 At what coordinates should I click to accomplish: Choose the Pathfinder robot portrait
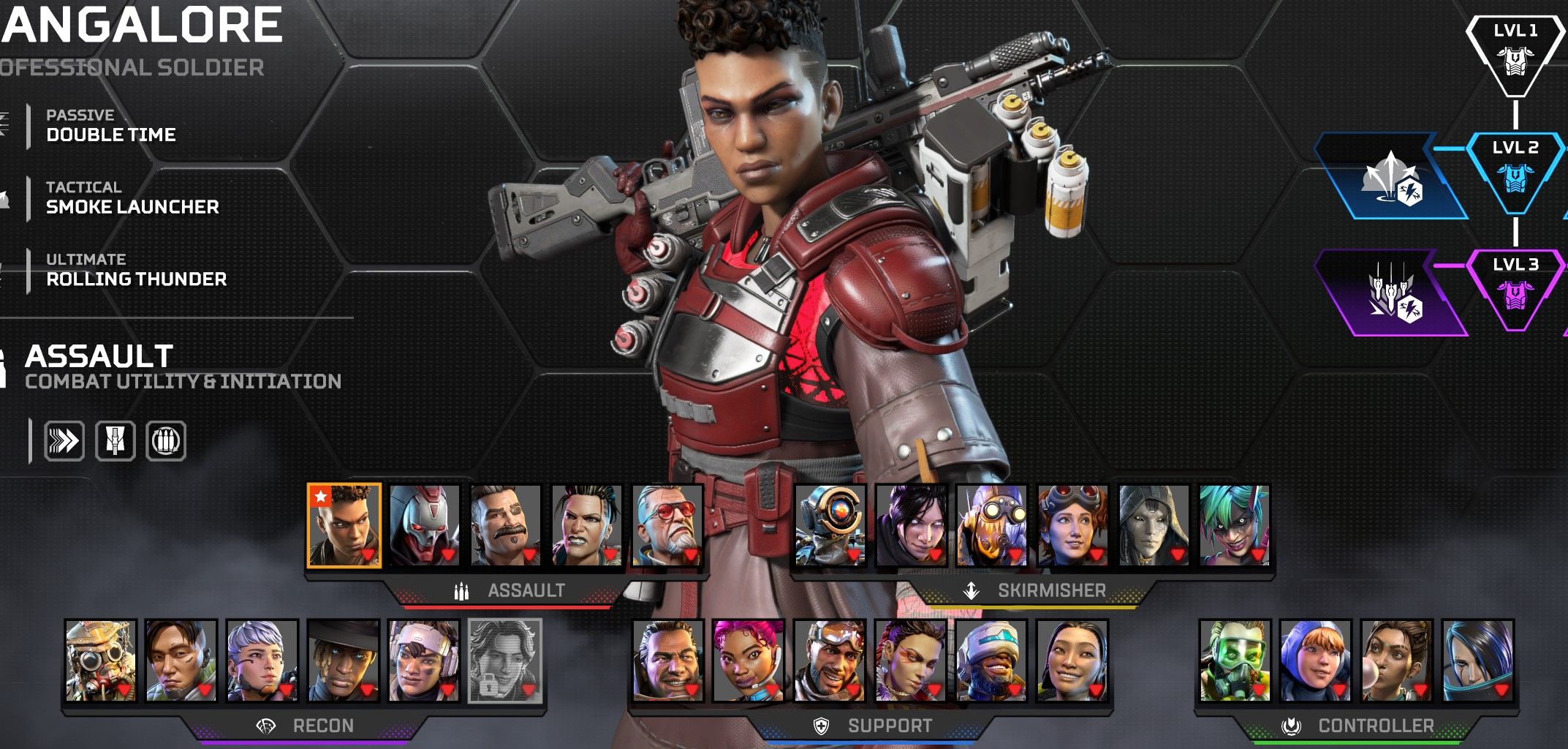tap(830, 525)
